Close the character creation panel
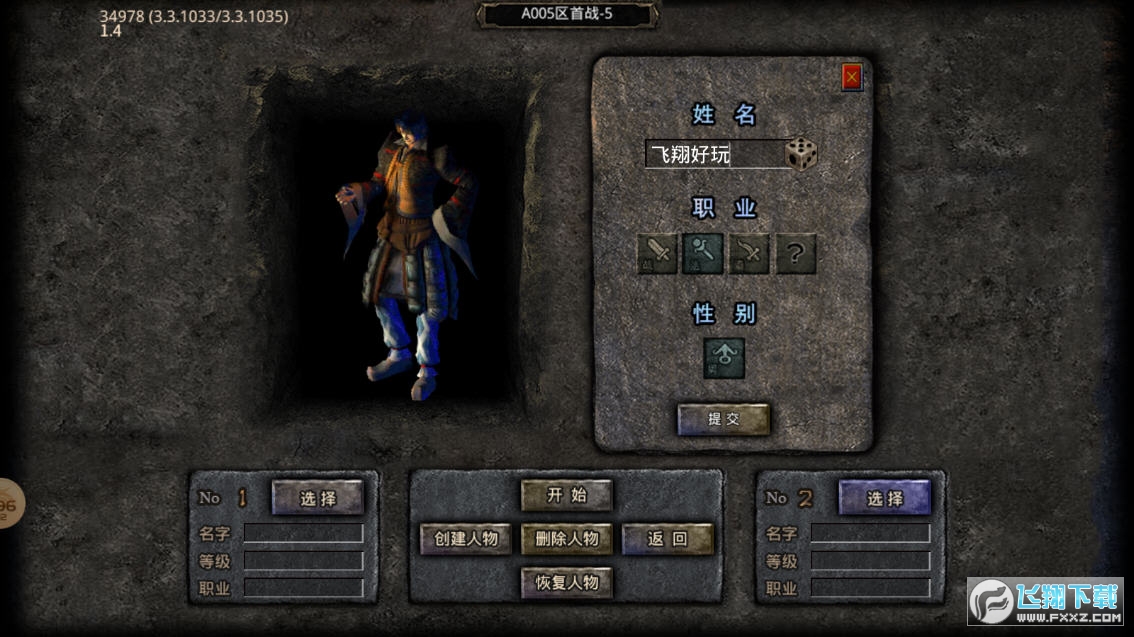The width and height of the screenshot is (1134, 637). tap(852, 76)
